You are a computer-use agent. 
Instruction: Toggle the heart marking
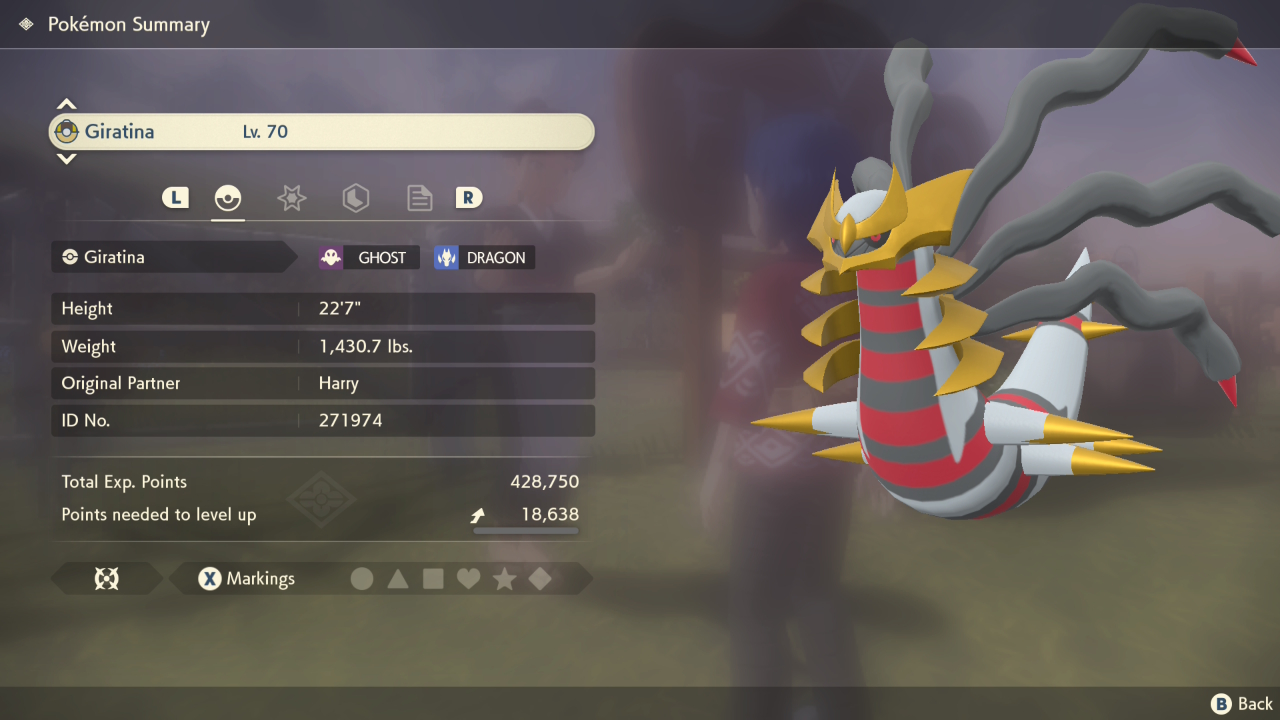coord(469,578)
